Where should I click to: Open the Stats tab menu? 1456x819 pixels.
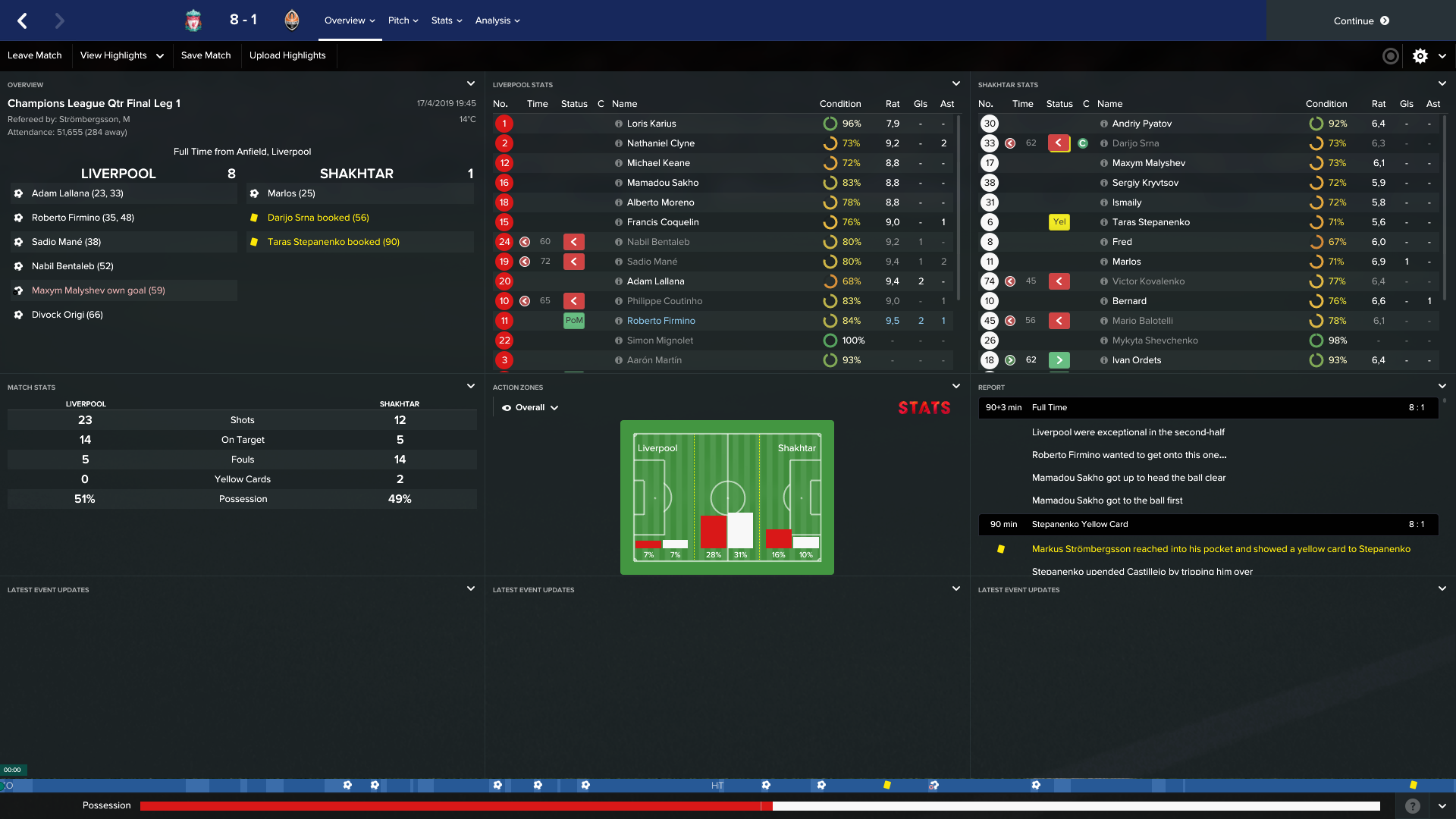pos(446,20)
